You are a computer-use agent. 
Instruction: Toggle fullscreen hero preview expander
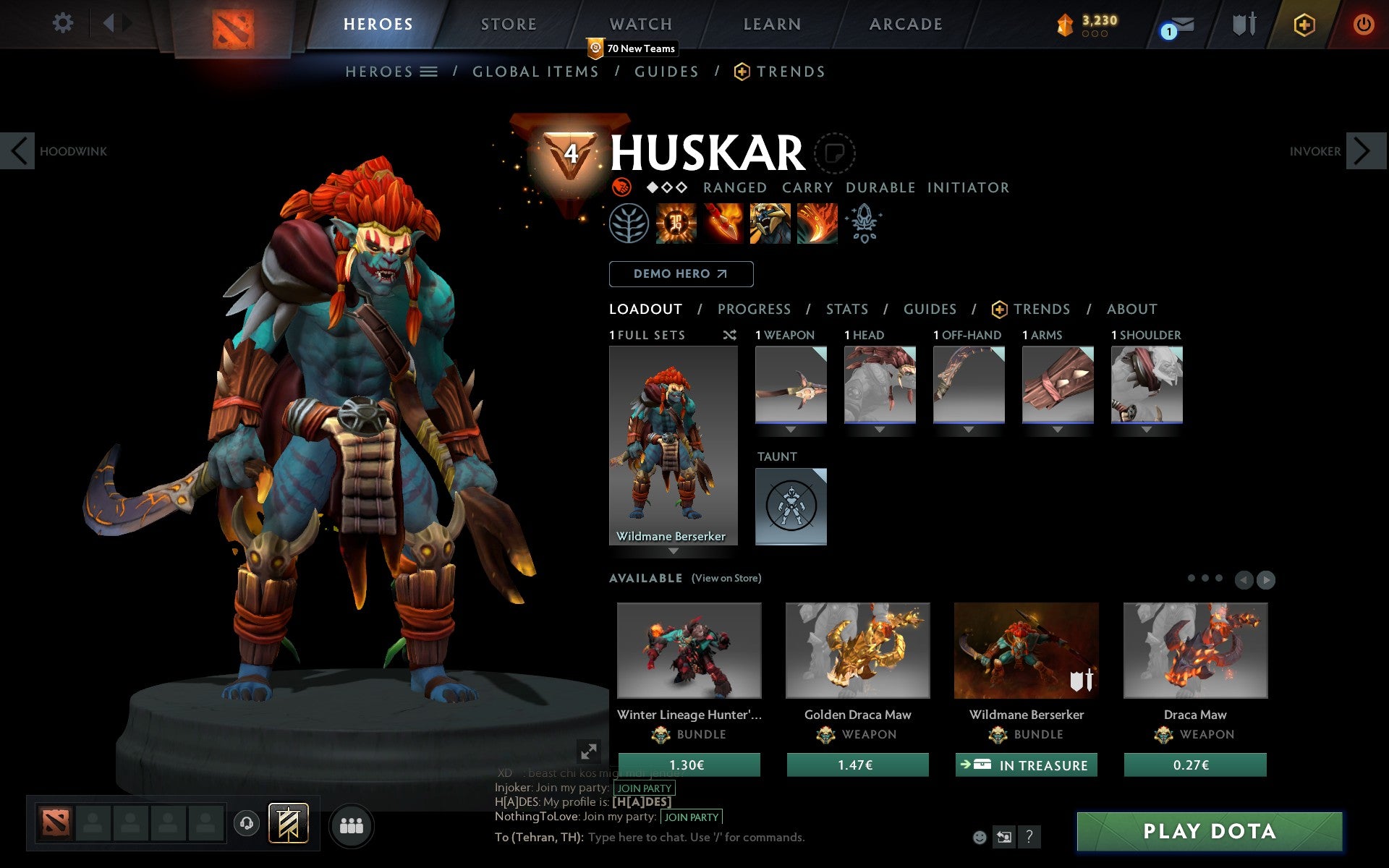(x=588, y=751)
